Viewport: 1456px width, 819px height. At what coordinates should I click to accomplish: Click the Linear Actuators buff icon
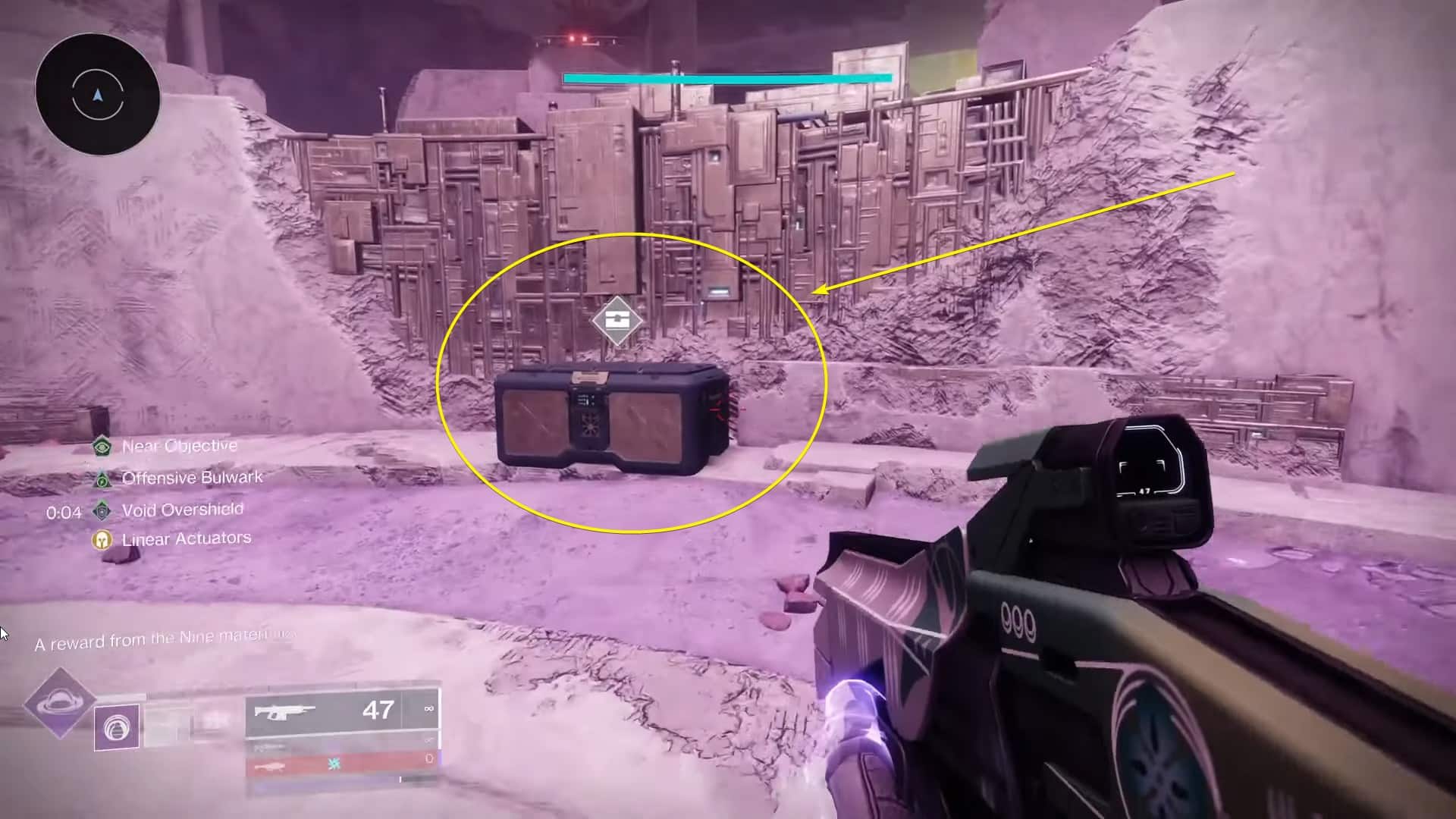coord(102,541)
